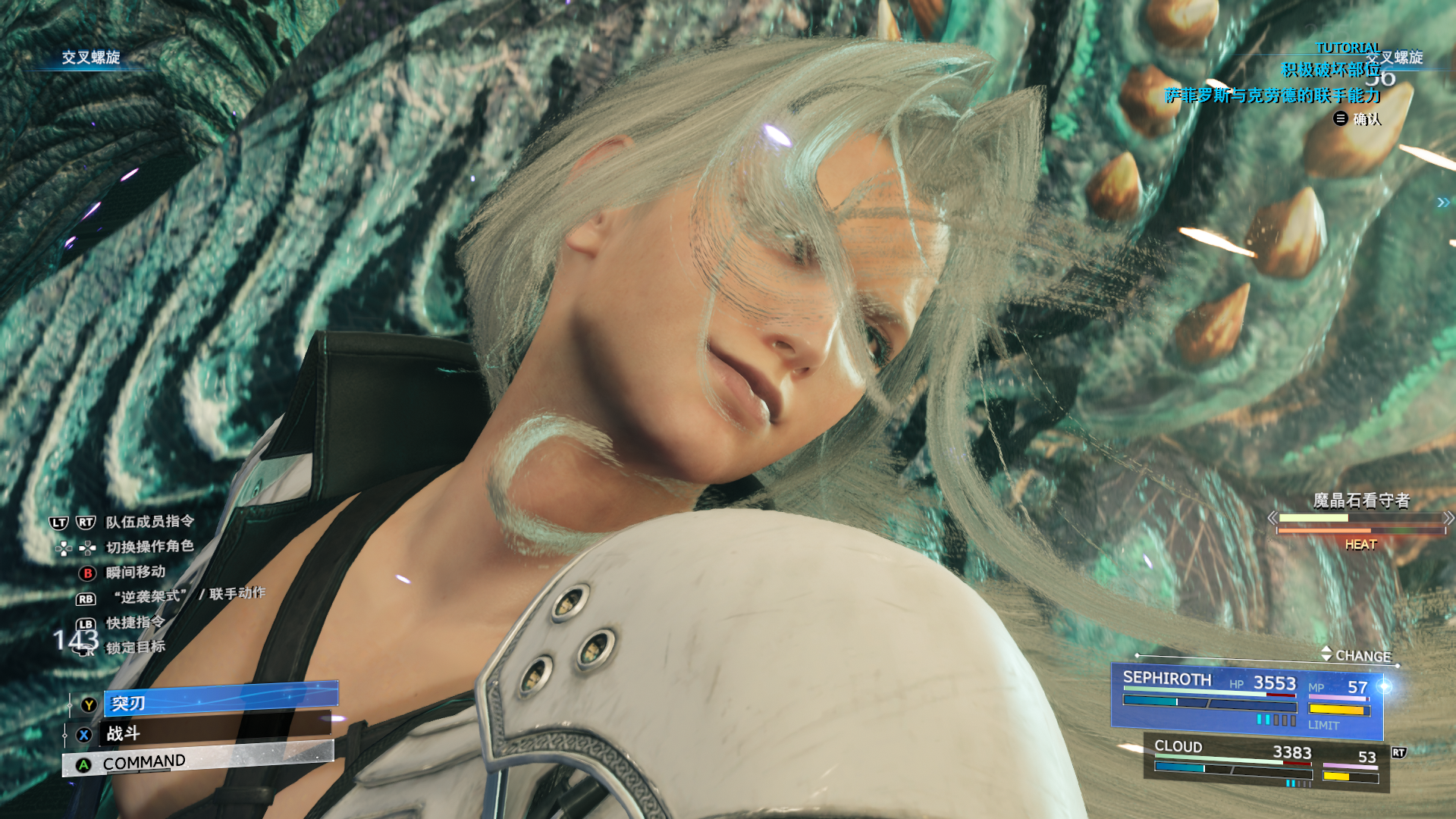Image resolution: width=1456 pixels, height=819 pixels.
Task: Open the COMMAND menu
Action: 199,761
